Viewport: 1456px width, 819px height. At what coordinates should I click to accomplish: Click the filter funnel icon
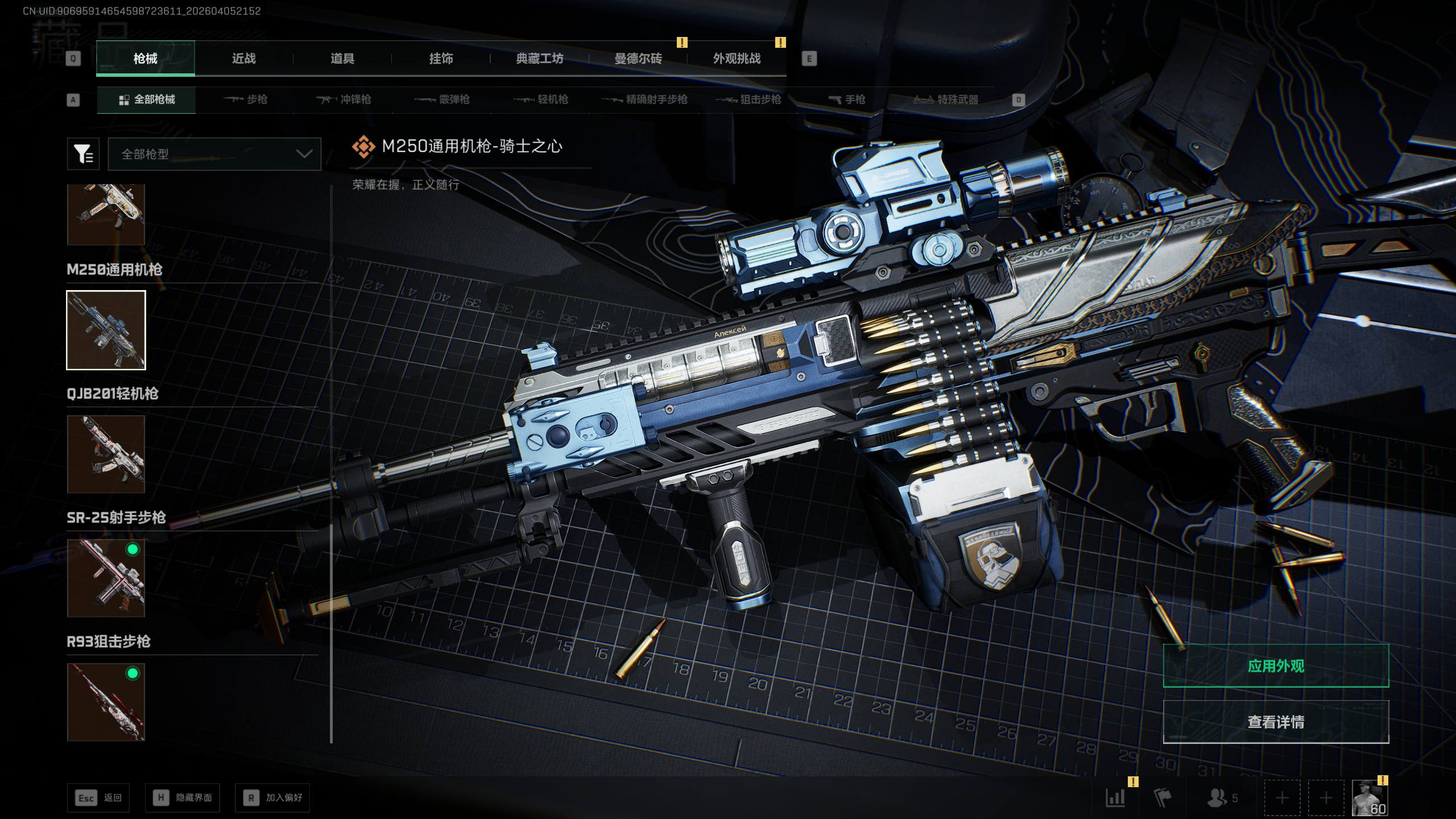click(83, 154)
